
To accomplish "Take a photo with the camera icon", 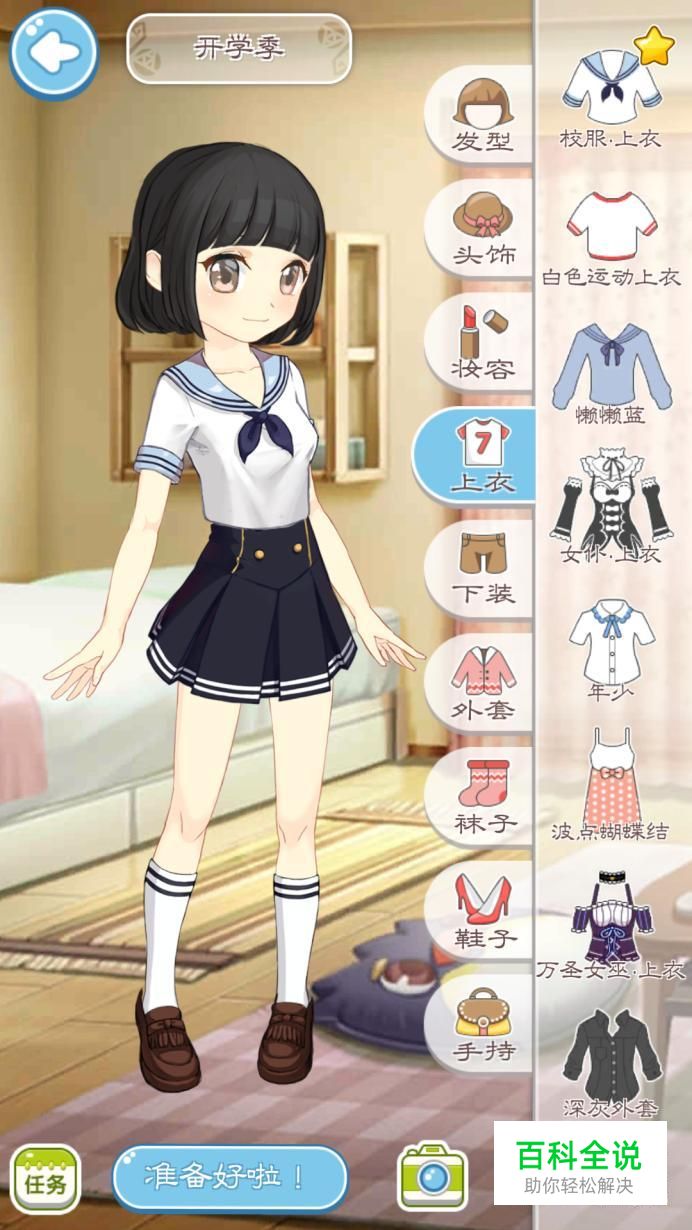I will (432, 1177).
